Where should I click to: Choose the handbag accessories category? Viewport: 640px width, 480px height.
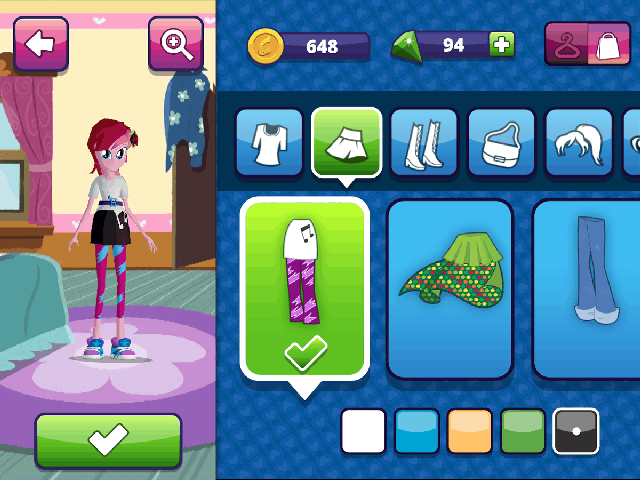click(x=501, y=142)
